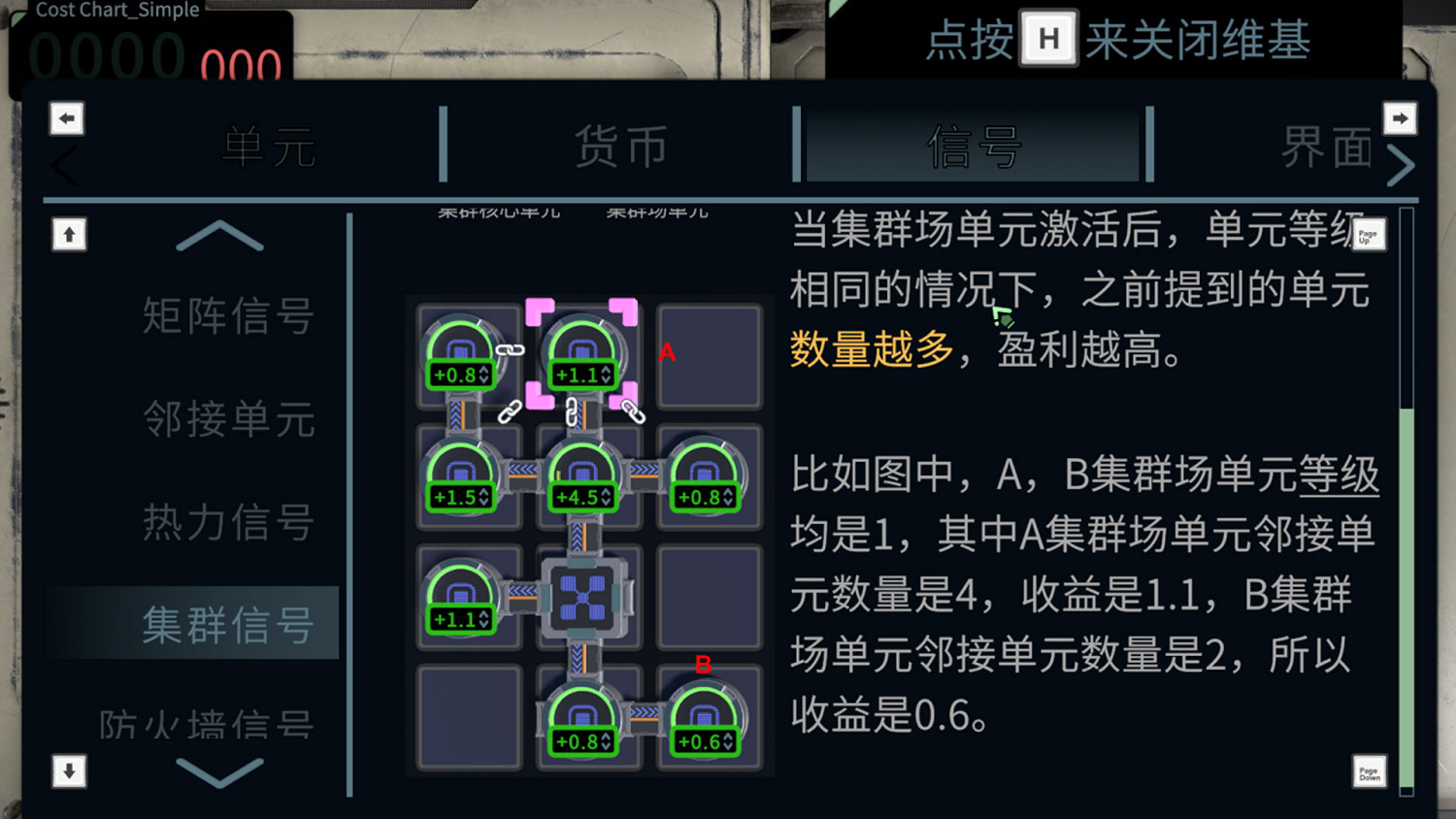Click the Page Down icon
Viewport: 1456px width, 819px height.
1370,772
